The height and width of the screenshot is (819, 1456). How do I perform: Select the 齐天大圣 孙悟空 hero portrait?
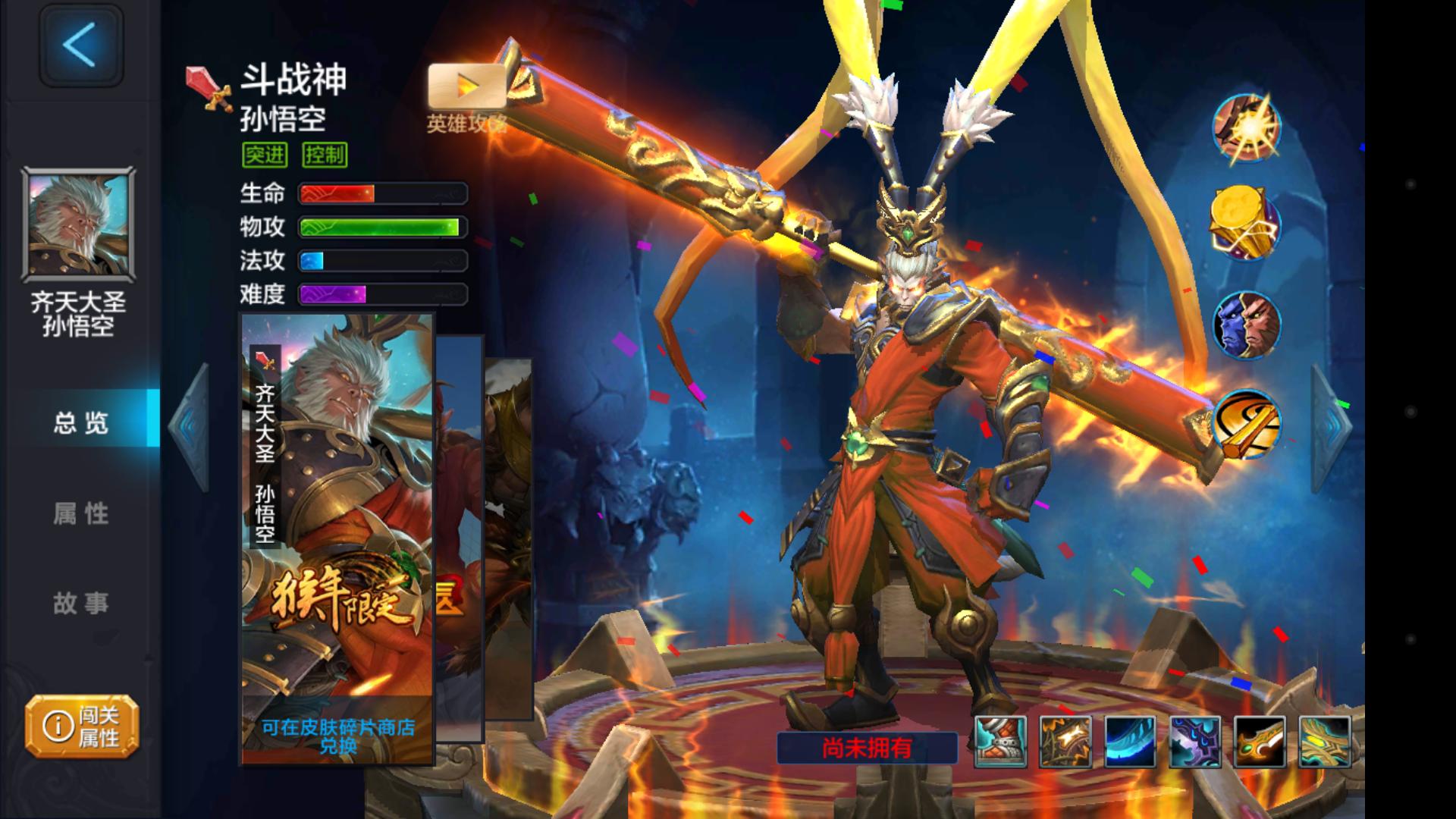tap(79, 224)
